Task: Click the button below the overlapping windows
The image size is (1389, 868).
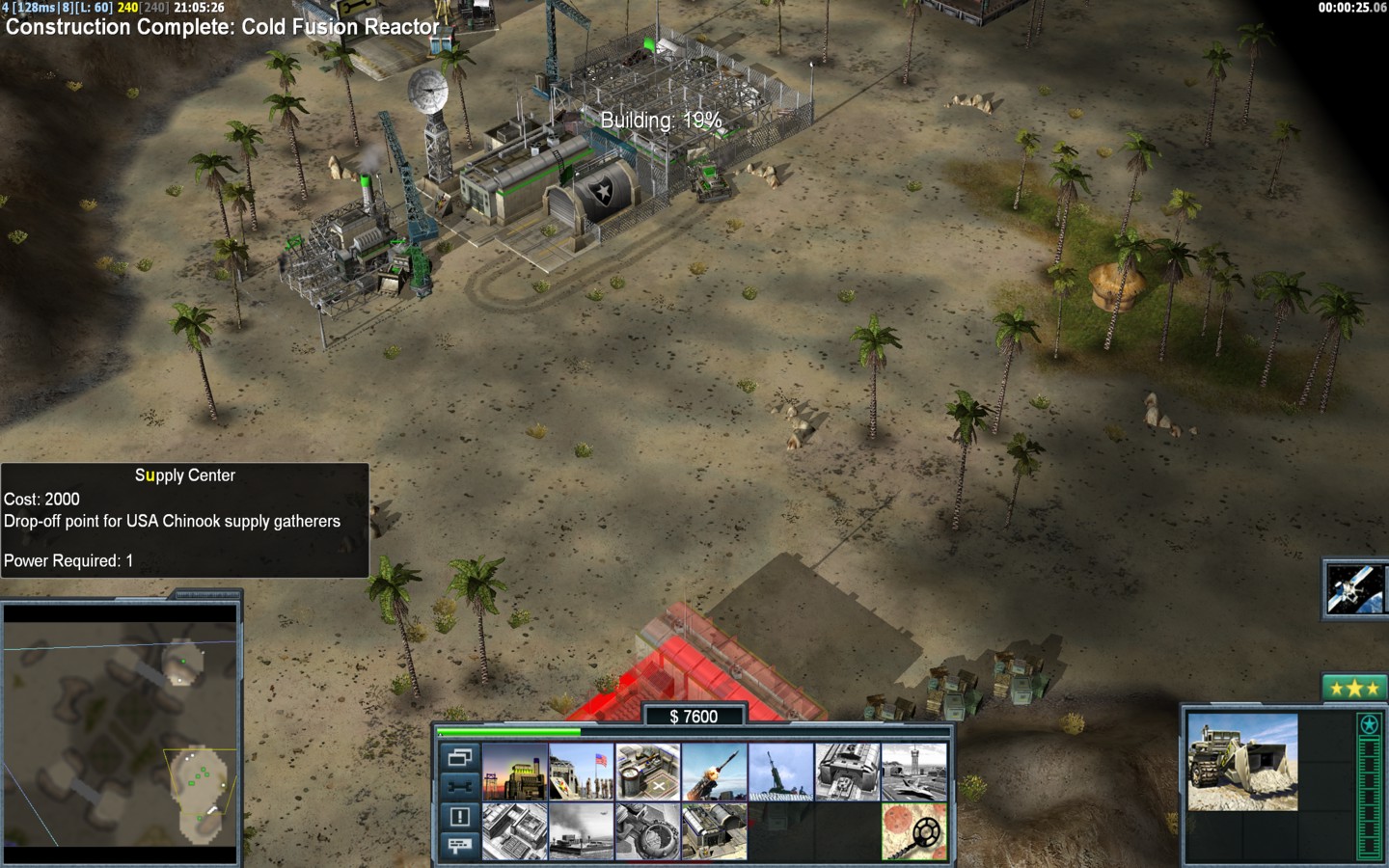Action: click(x=459, y=786)
